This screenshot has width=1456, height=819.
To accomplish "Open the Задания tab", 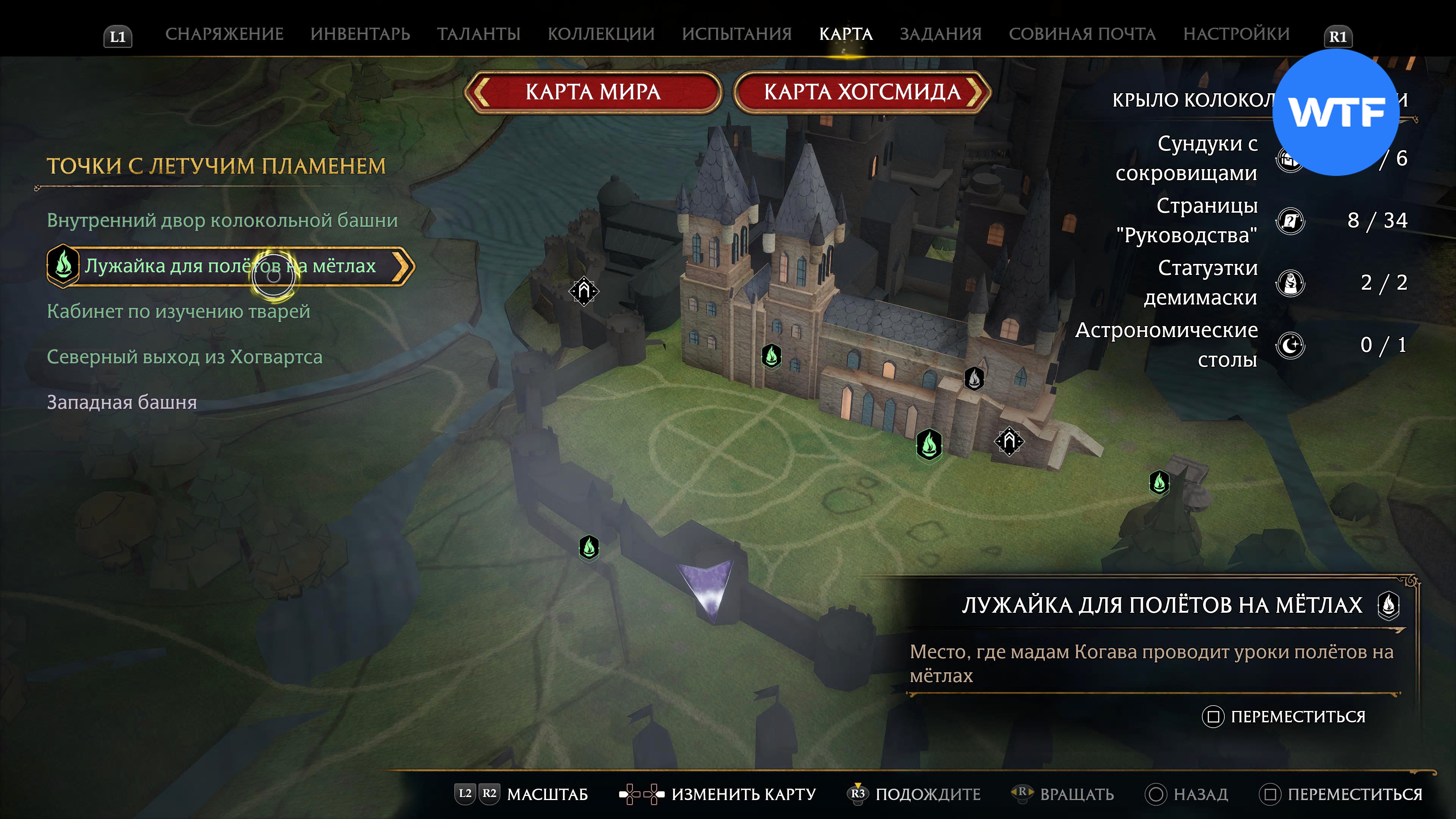I will click(x=940, y=34).
